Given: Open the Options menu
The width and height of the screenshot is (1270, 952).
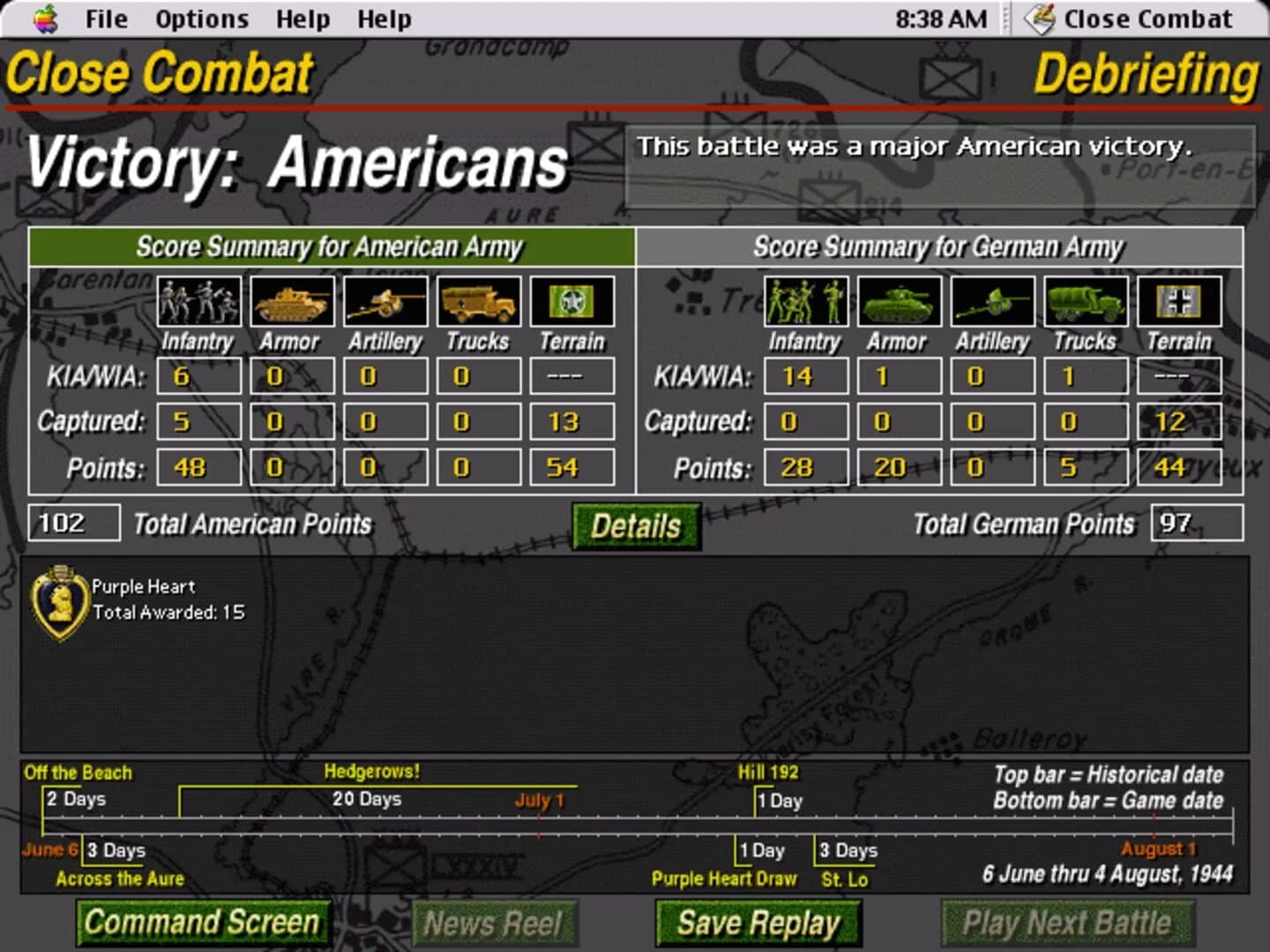Looking at the screenshot, I should [200, 18].
